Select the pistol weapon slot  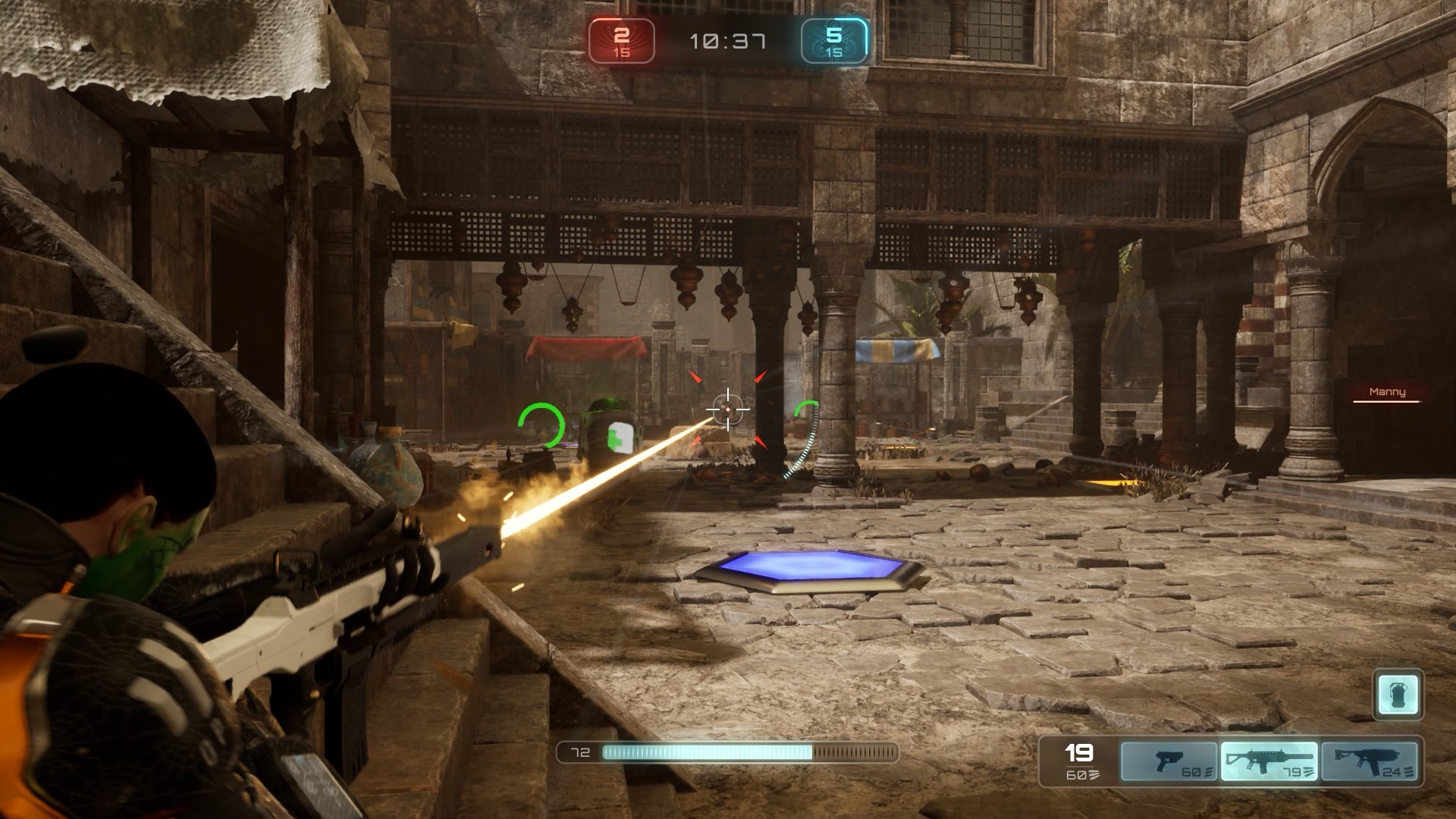pos(1169,761)
